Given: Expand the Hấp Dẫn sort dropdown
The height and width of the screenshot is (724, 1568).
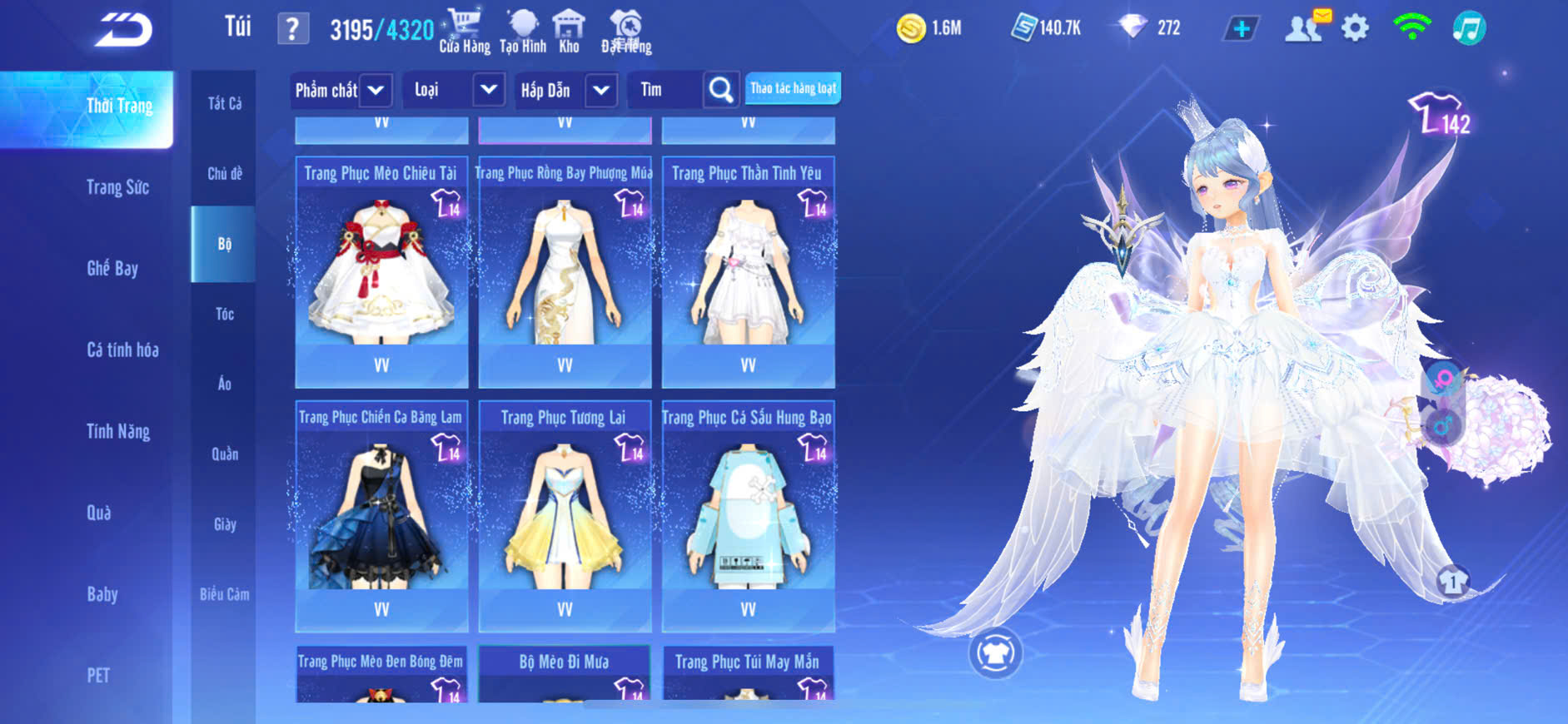Looking at the screenshot, I should [601, 90].
